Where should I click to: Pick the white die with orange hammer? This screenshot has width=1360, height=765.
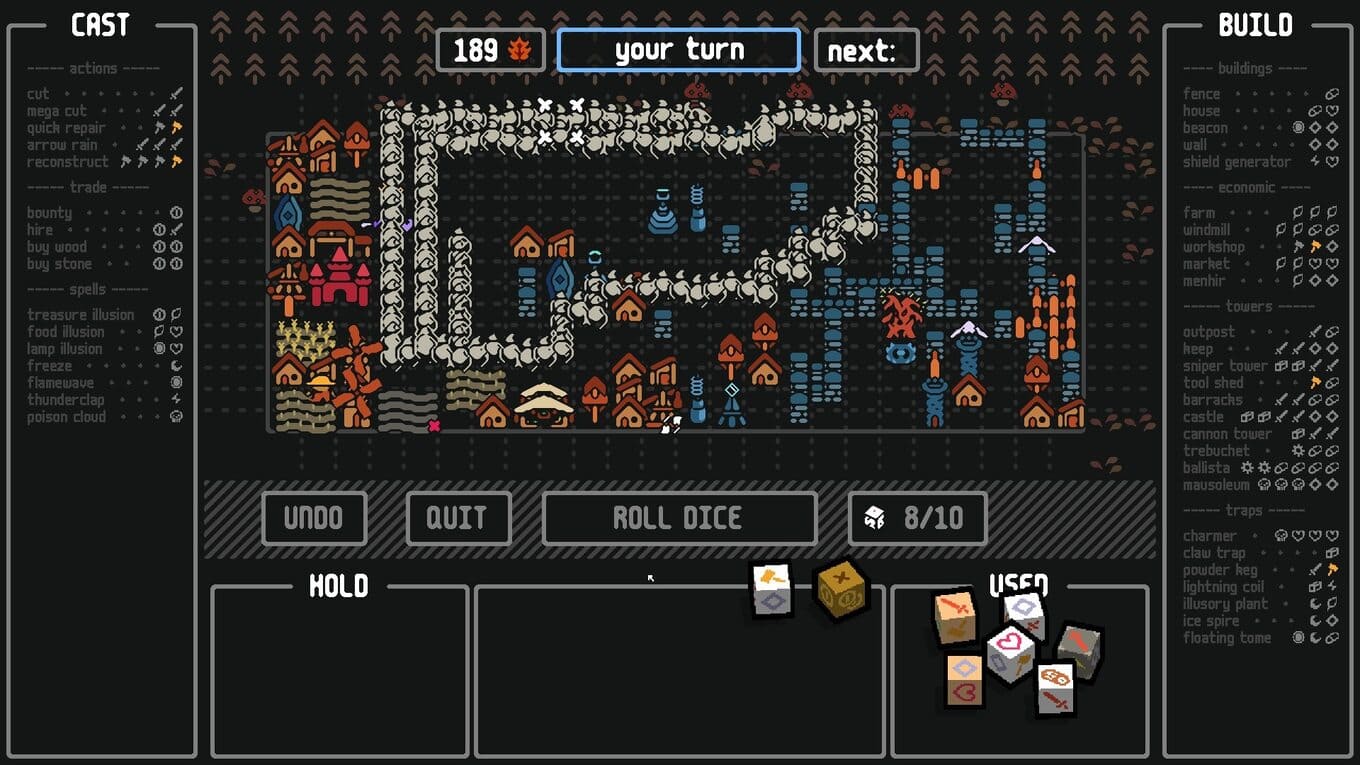(x=772, y=589)
